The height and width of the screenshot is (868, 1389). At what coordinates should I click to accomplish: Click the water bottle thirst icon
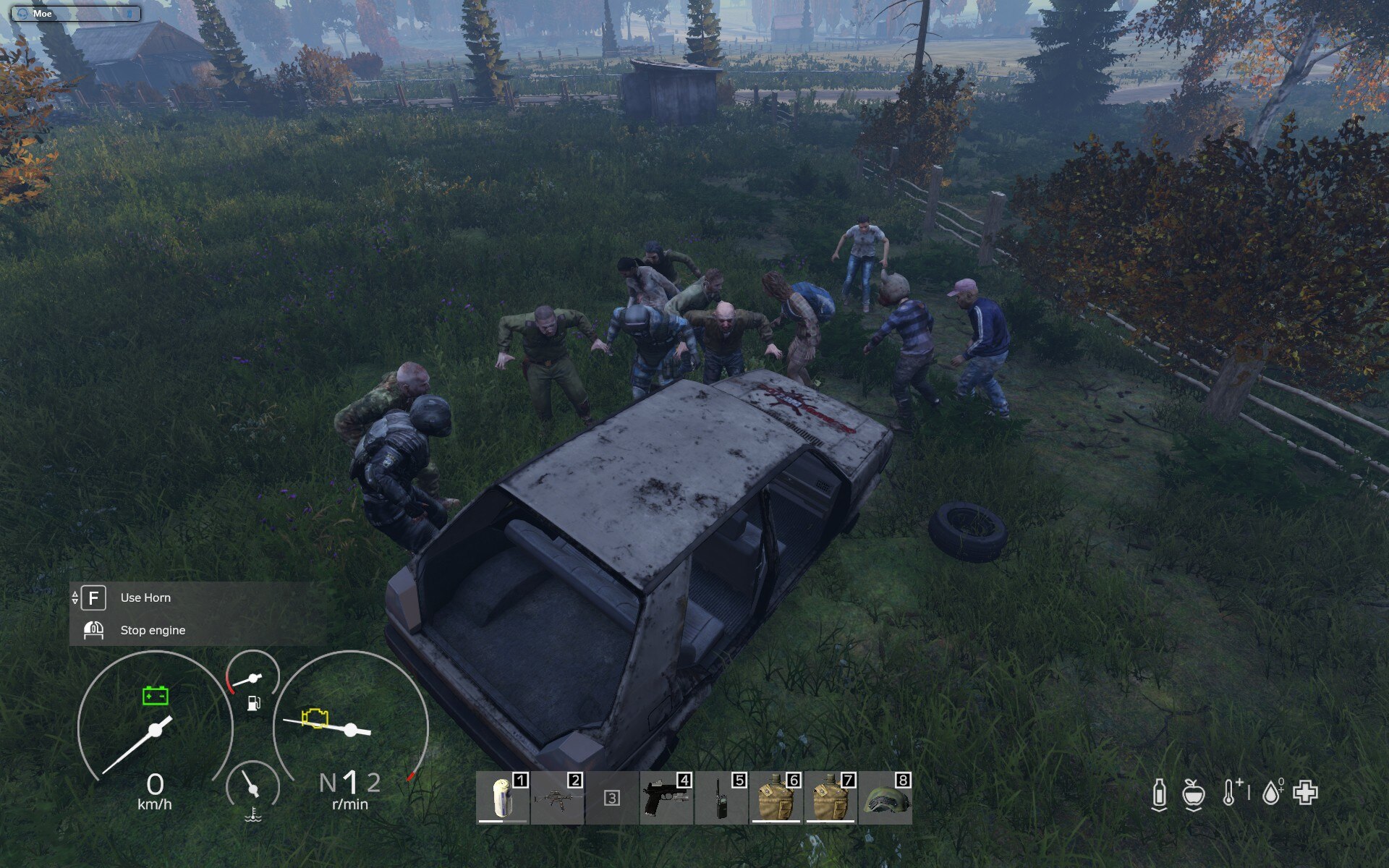point(1159,793)
